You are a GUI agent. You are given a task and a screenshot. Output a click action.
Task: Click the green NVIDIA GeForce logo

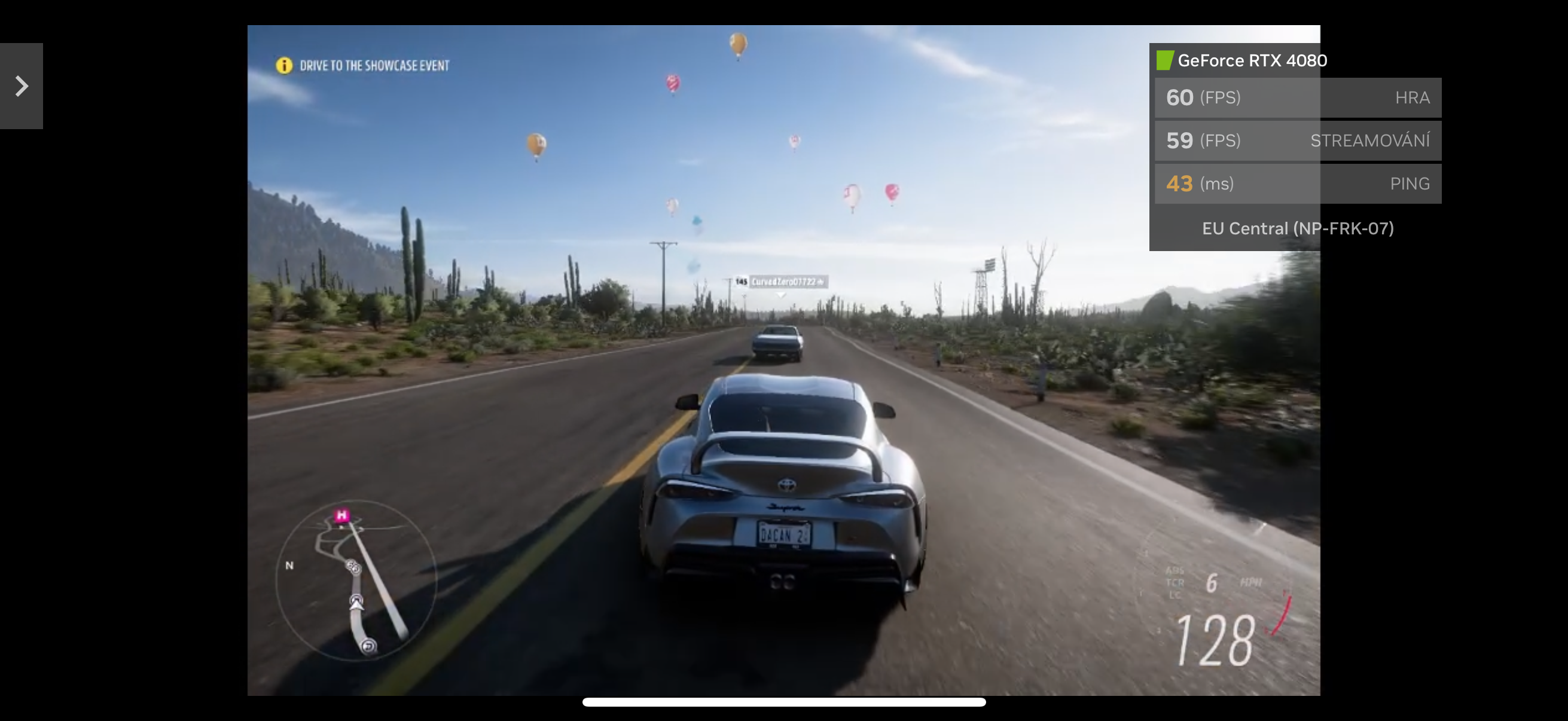coord(1165,60)
